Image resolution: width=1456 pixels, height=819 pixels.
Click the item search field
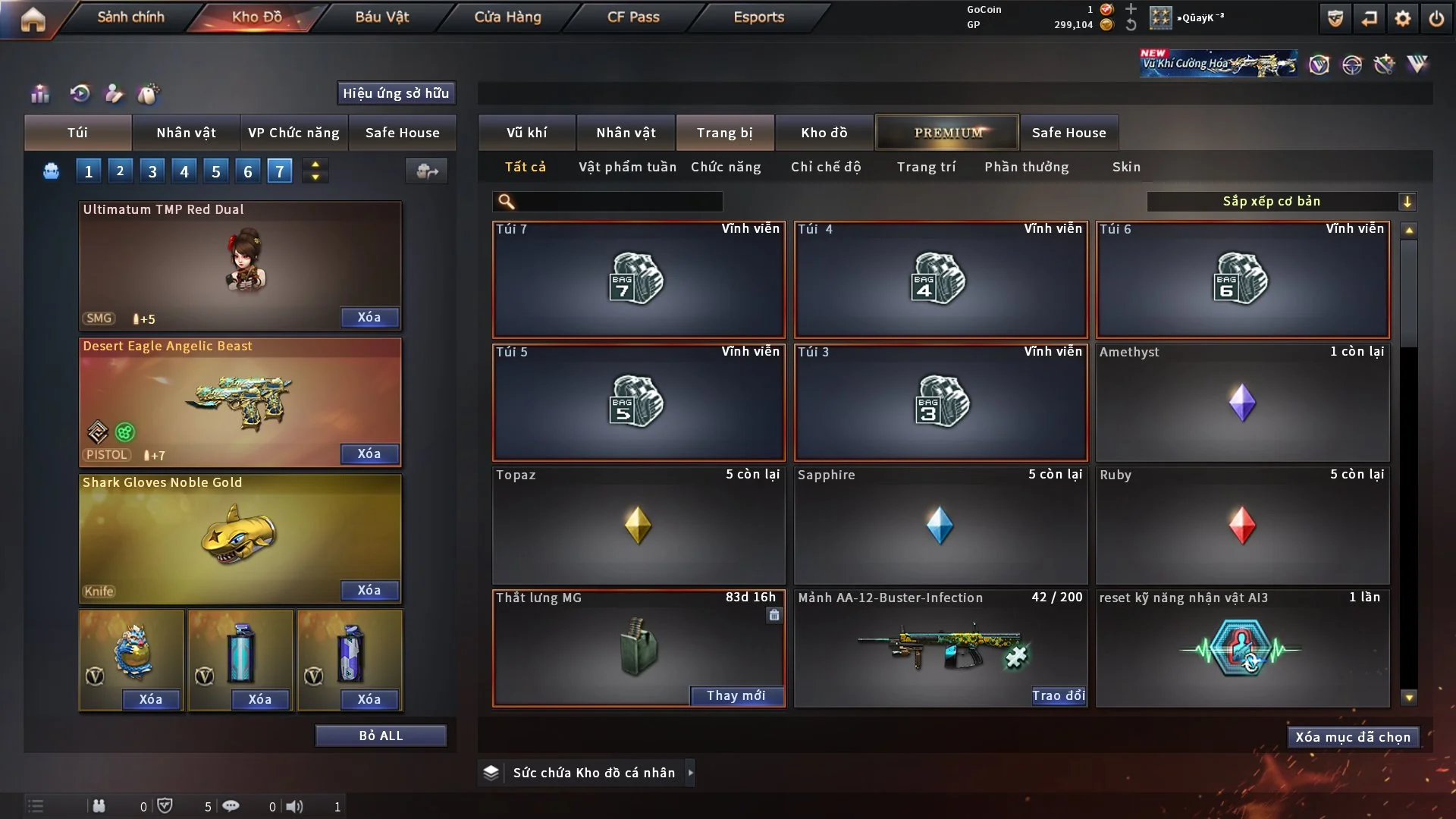click(618, 202)
